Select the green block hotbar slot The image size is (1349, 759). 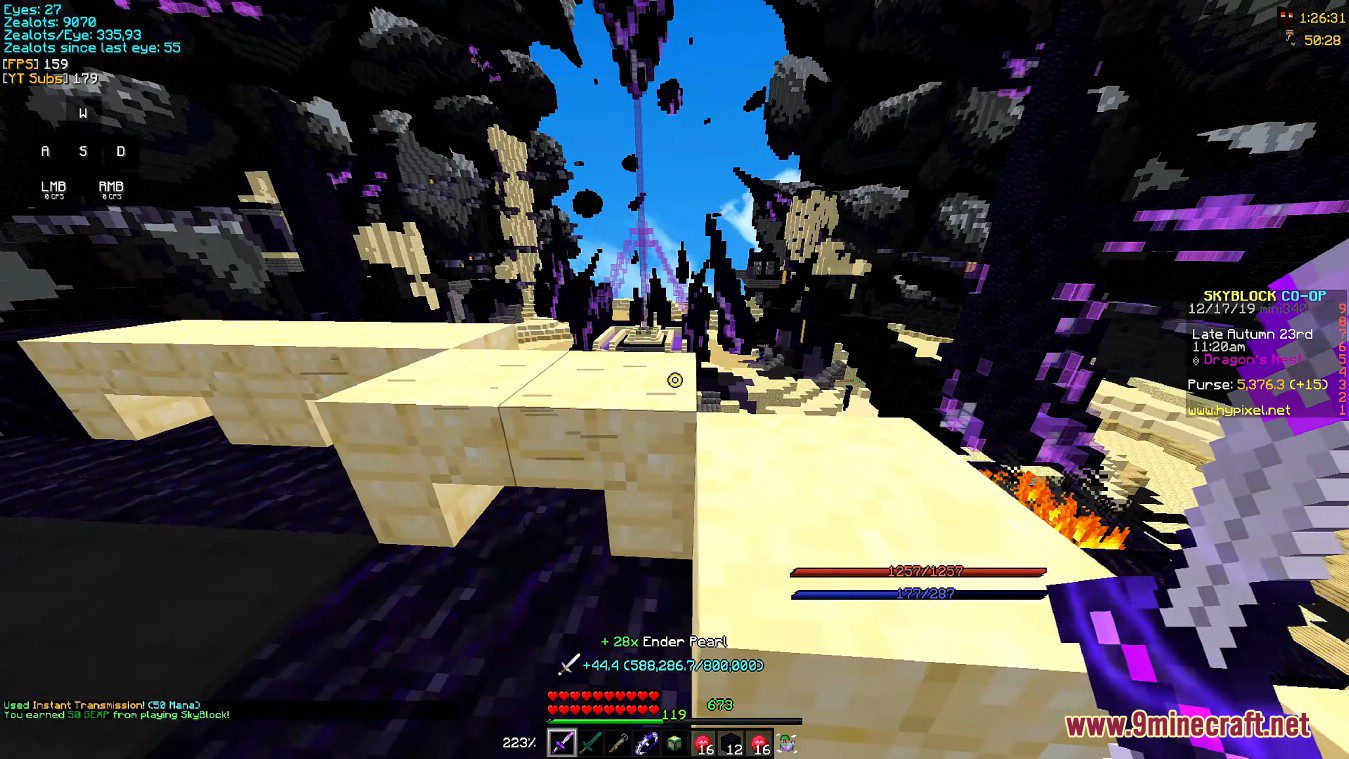[674, 744]
